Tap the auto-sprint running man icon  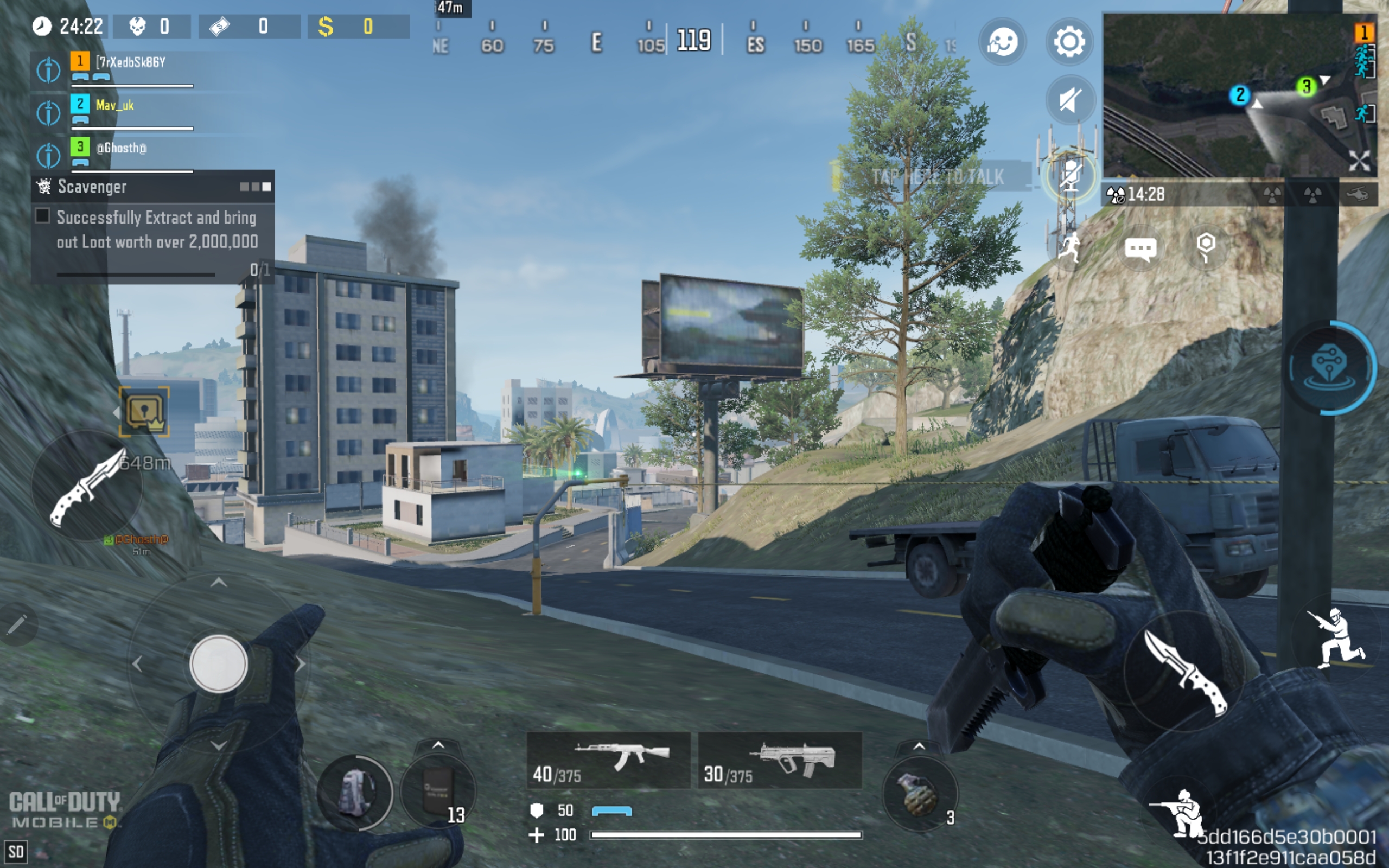click(1069, 248)
